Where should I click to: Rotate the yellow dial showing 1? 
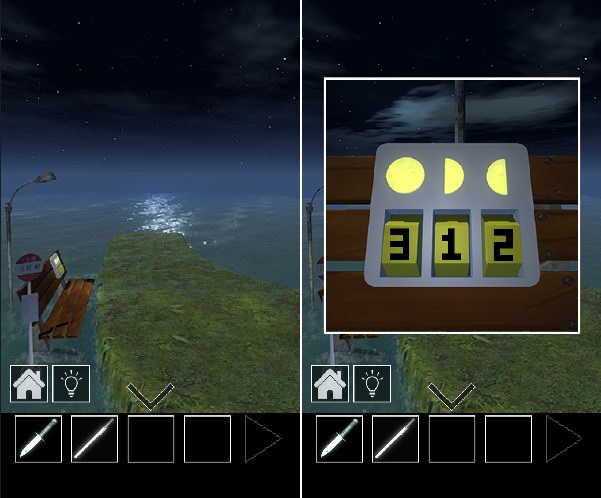[x=450, y=245]
